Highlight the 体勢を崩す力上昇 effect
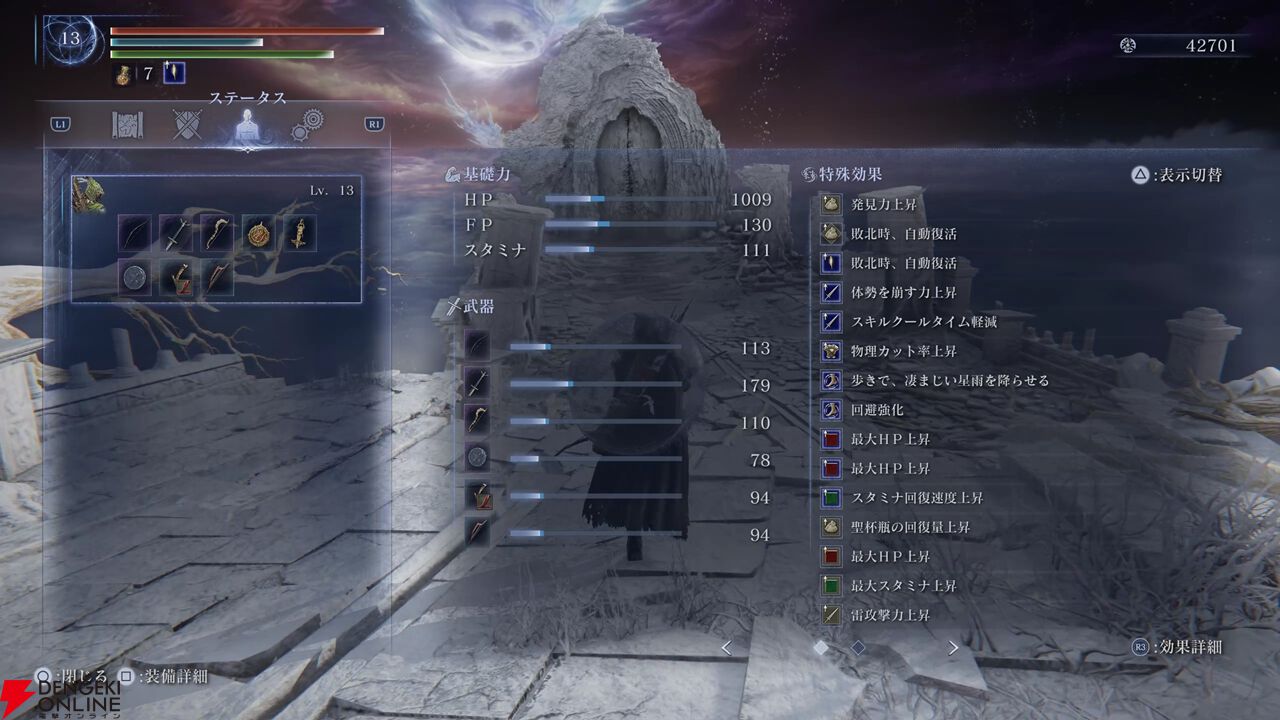The height and width of the screenshot is (720, 1280). coord(903,293)
